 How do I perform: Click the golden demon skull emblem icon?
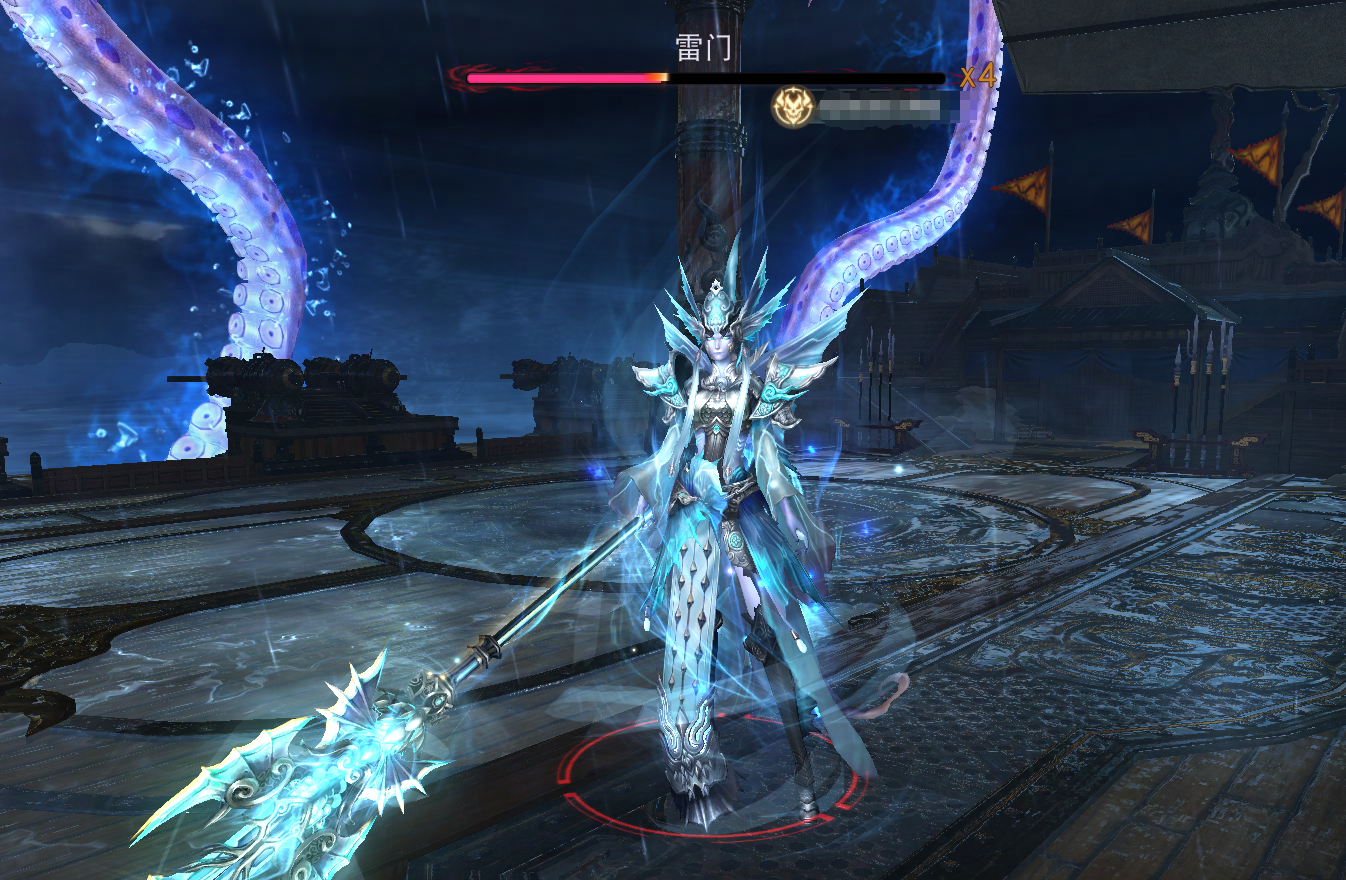(791, 106)
